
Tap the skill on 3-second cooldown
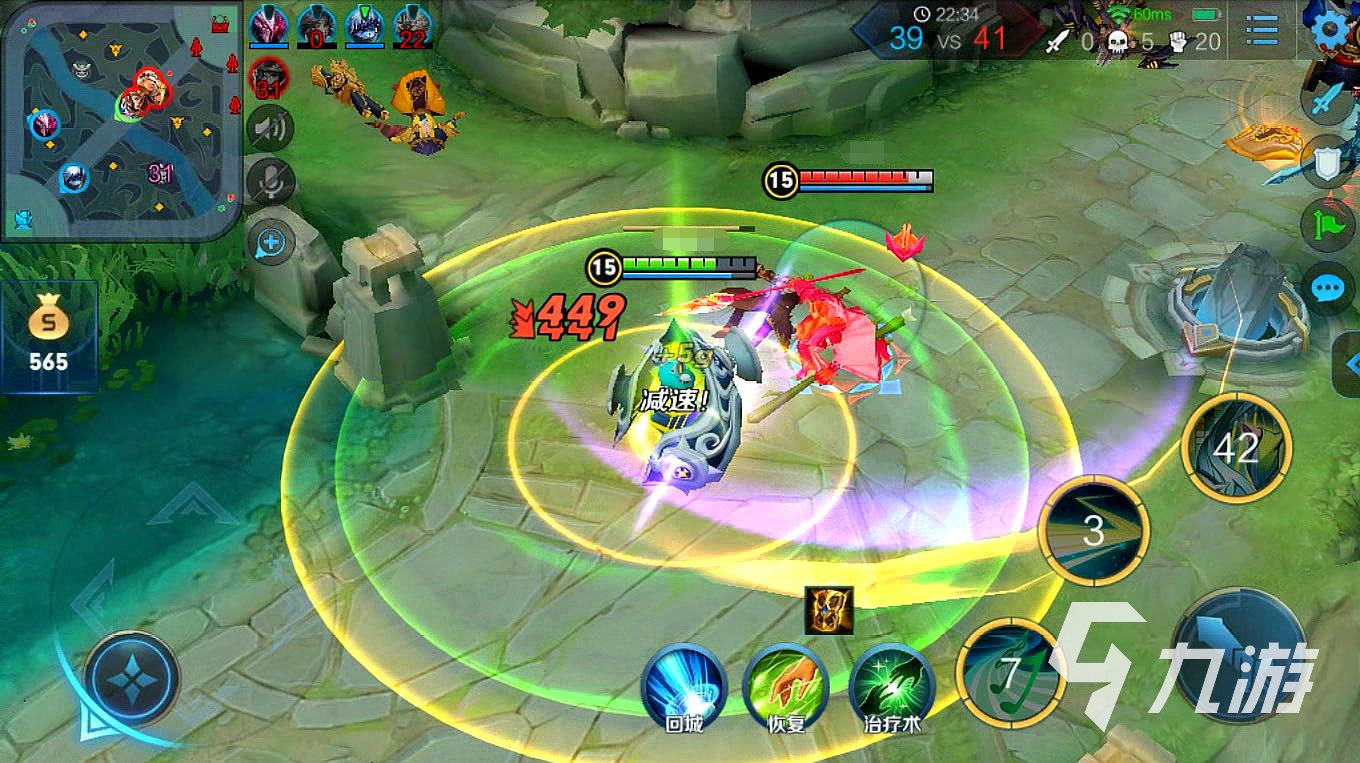pyautogui.click(x=1093, y=531)
